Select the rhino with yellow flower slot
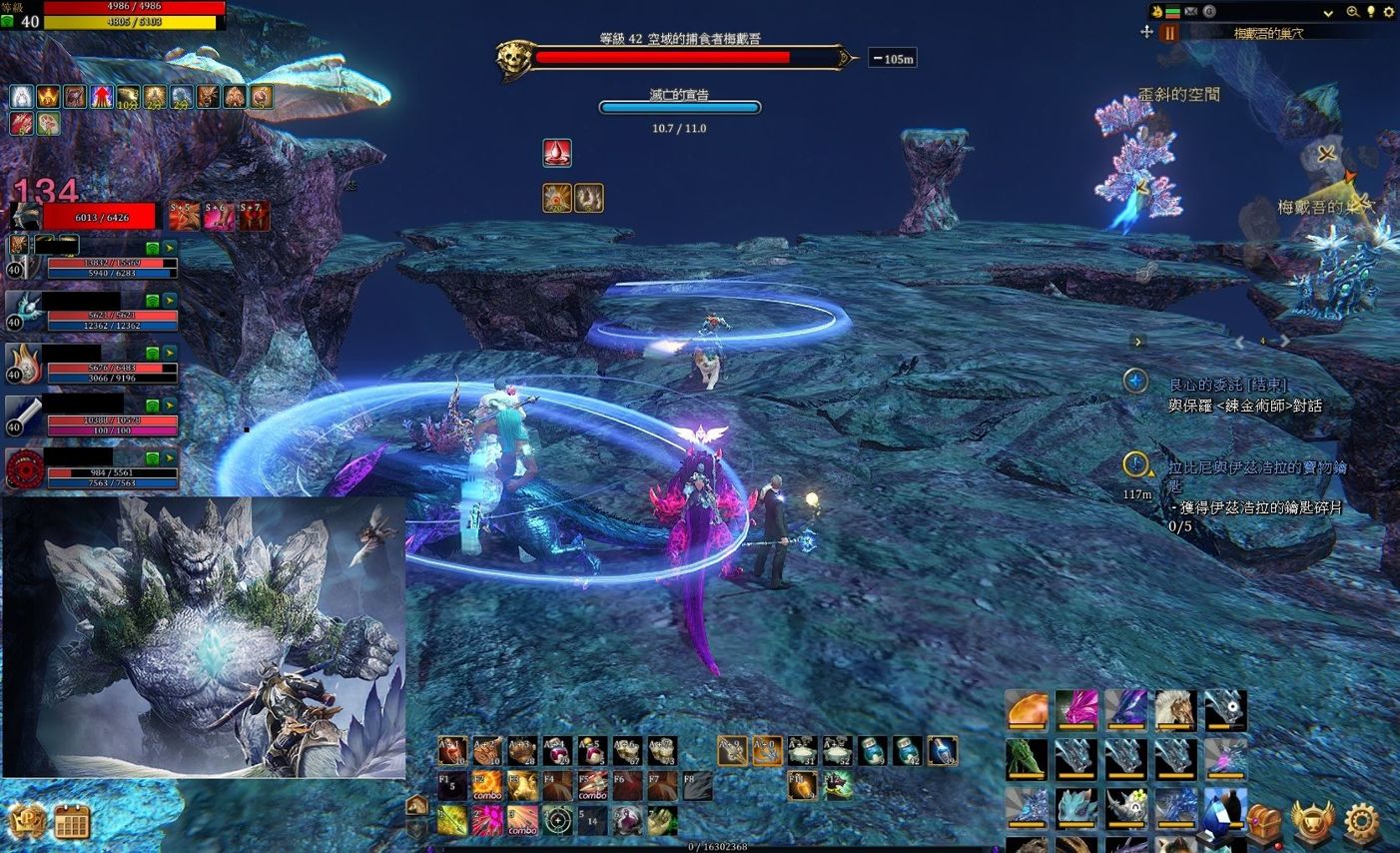Image resolution: width=1400 pixels, height=853 pixels. pos(1125,807)
